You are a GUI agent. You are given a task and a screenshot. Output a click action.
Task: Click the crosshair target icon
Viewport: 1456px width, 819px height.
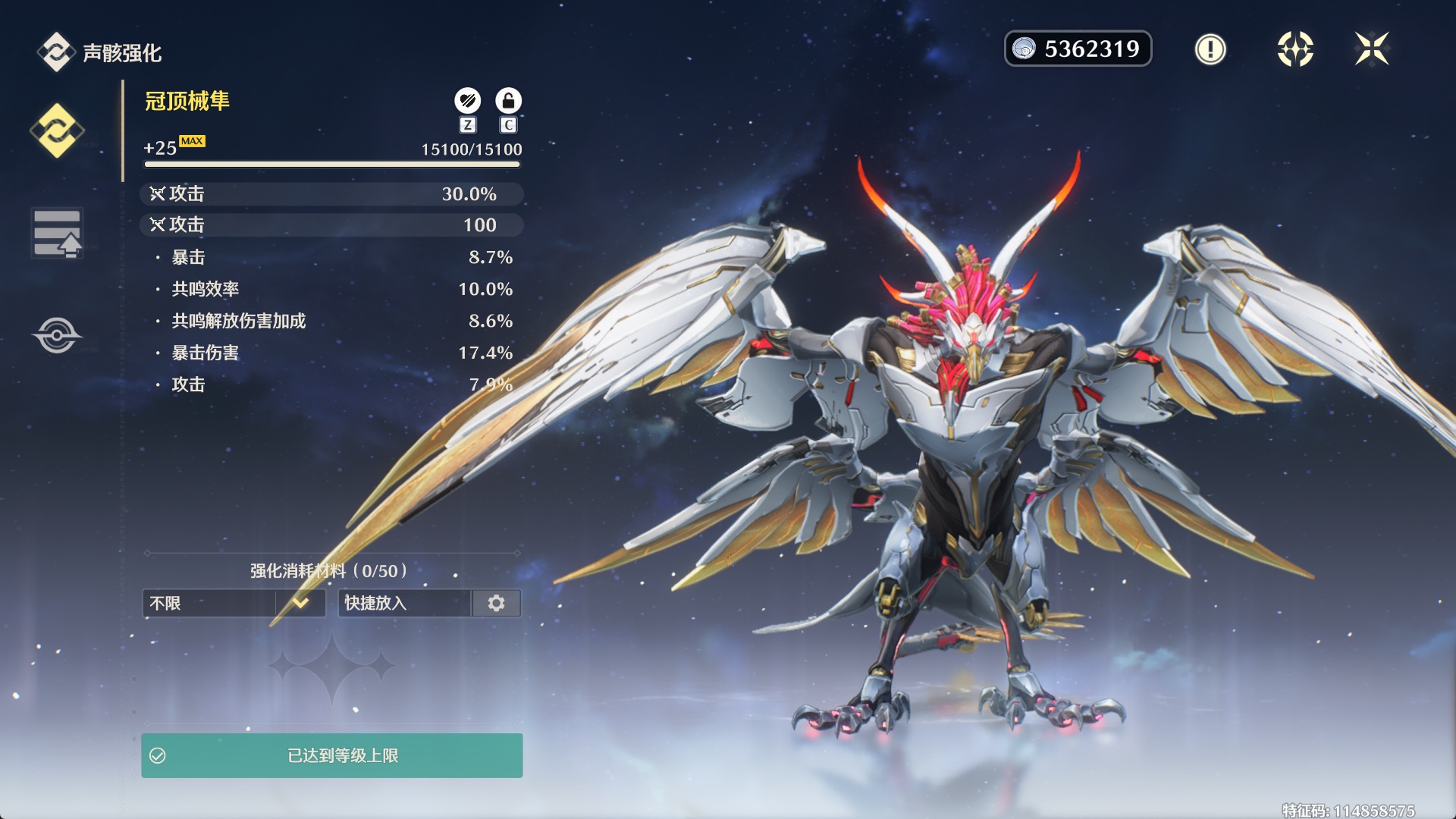[x=1295, y=49]
